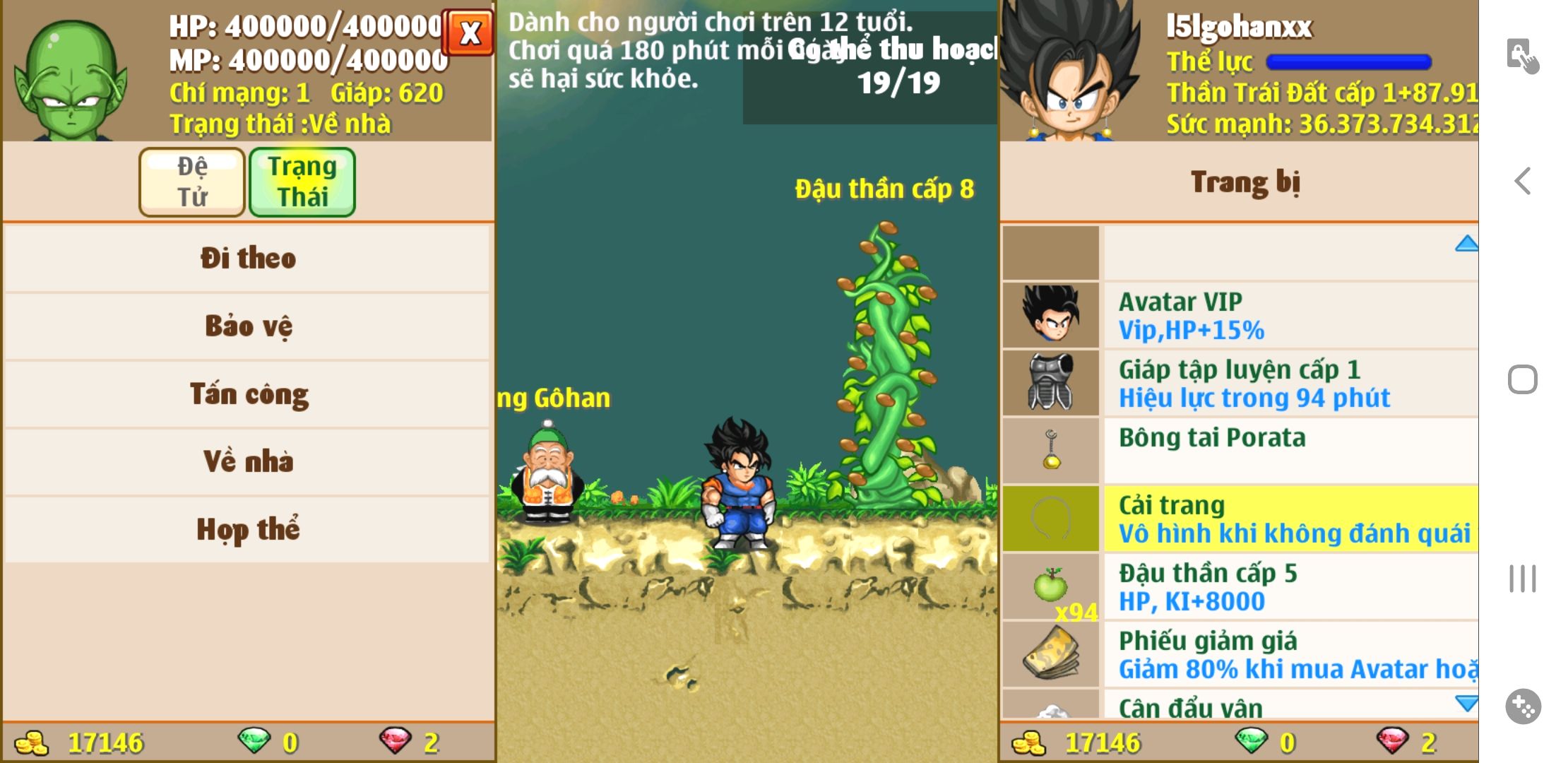Image resolution: width=1568 pixels, height=763 pixels.
Task: Set the pet to Tấn công
Action: click(247, 394)
